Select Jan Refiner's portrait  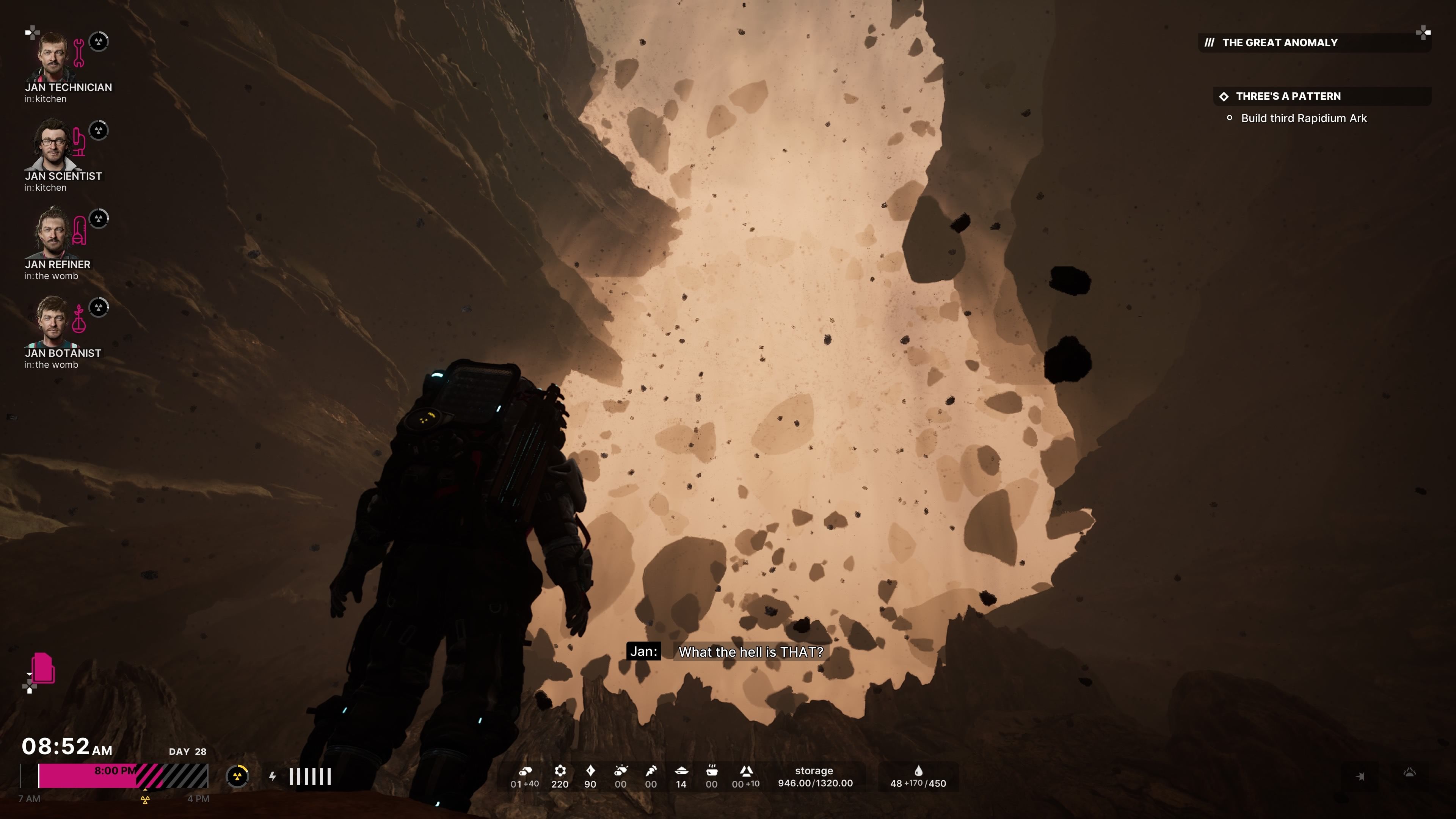click(x=53, y=234)
